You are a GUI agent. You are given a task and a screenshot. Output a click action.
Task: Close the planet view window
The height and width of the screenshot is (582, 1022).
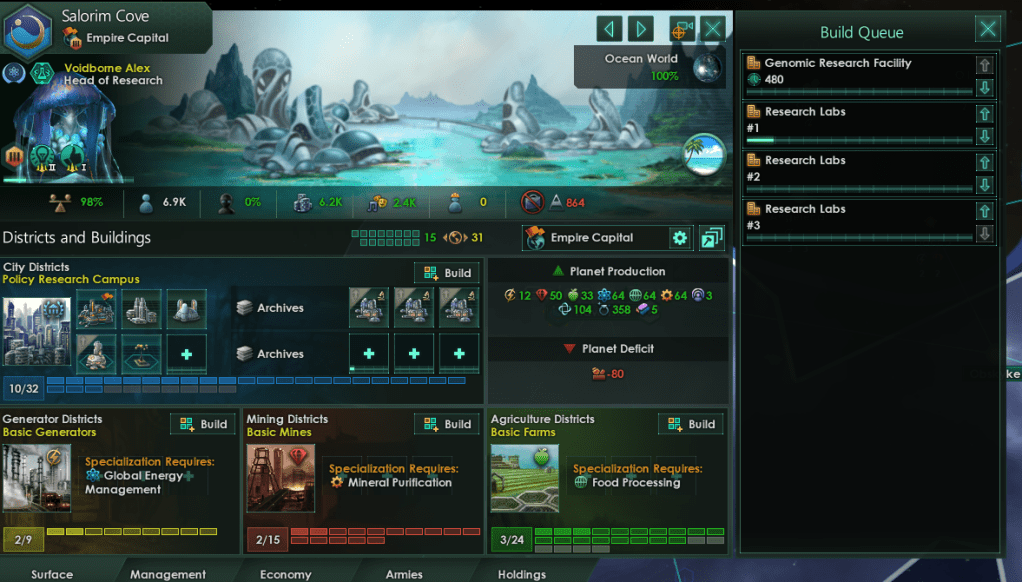(712, 28)
